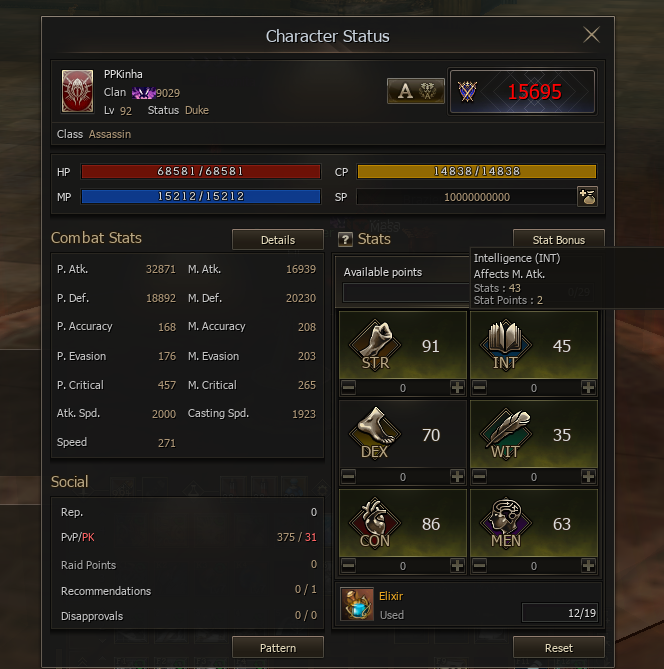
Task: Select the Elixir potion icon
Action: point(356,604)
